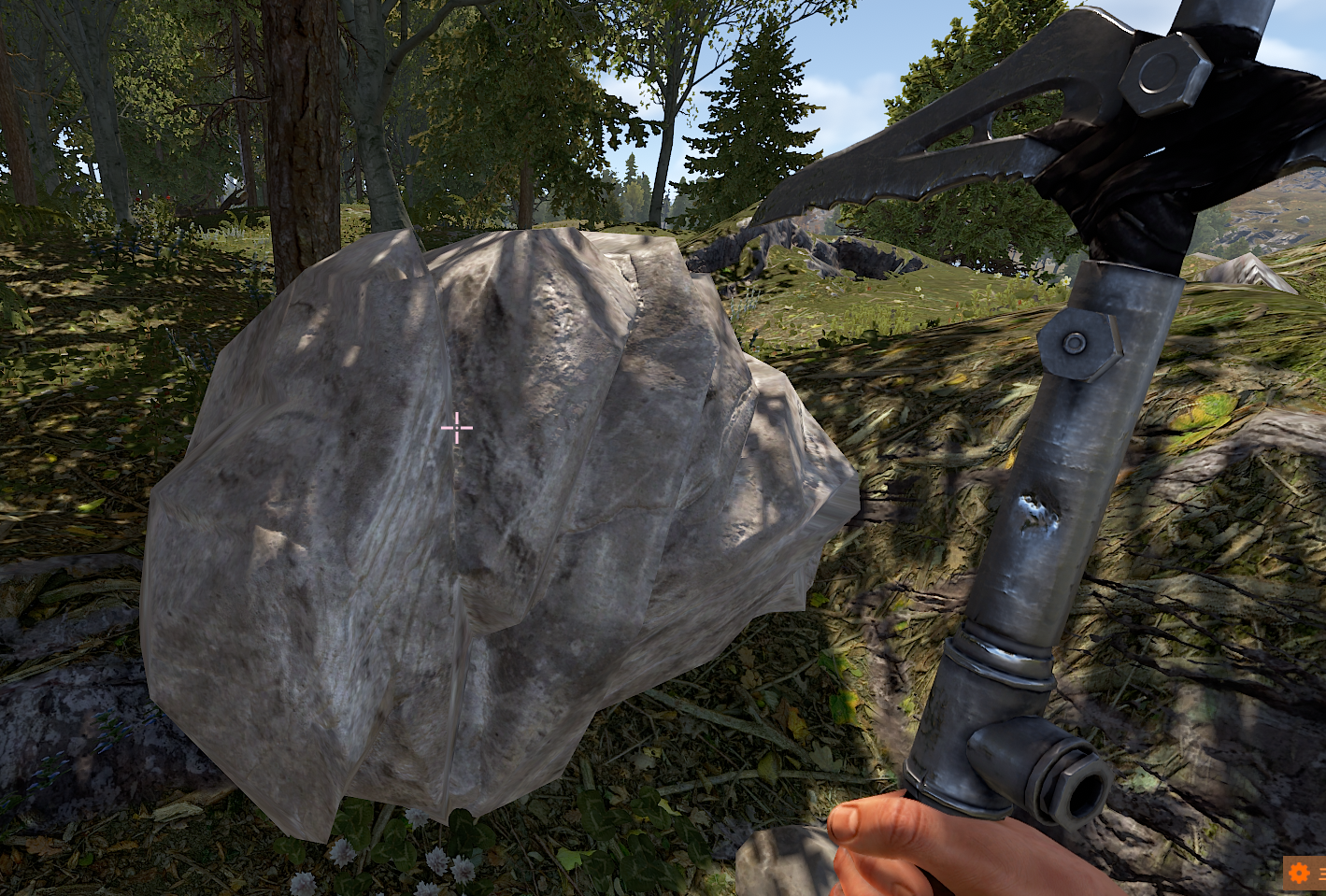Open the orange gear crafting queue button
The width and height of the screenshot is (1326, 896).
[x=1300, y=874]
